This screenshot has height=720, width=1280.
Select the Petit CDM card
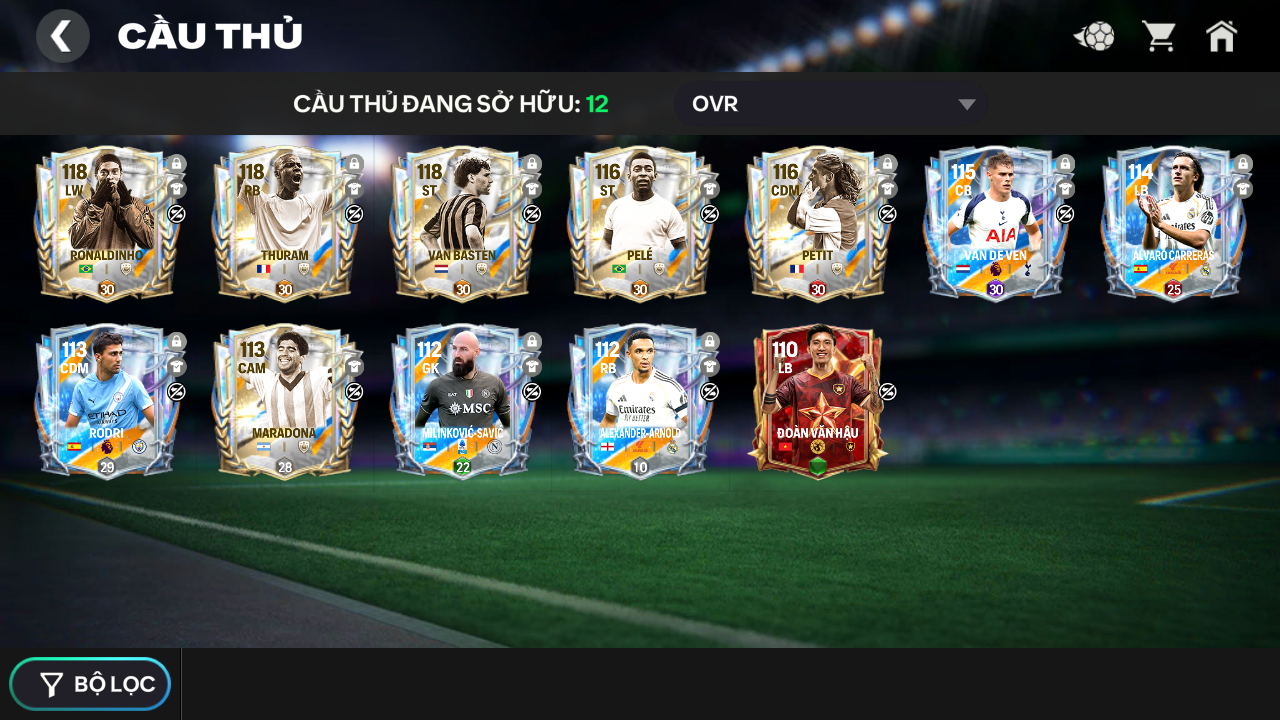pos(817,224)
